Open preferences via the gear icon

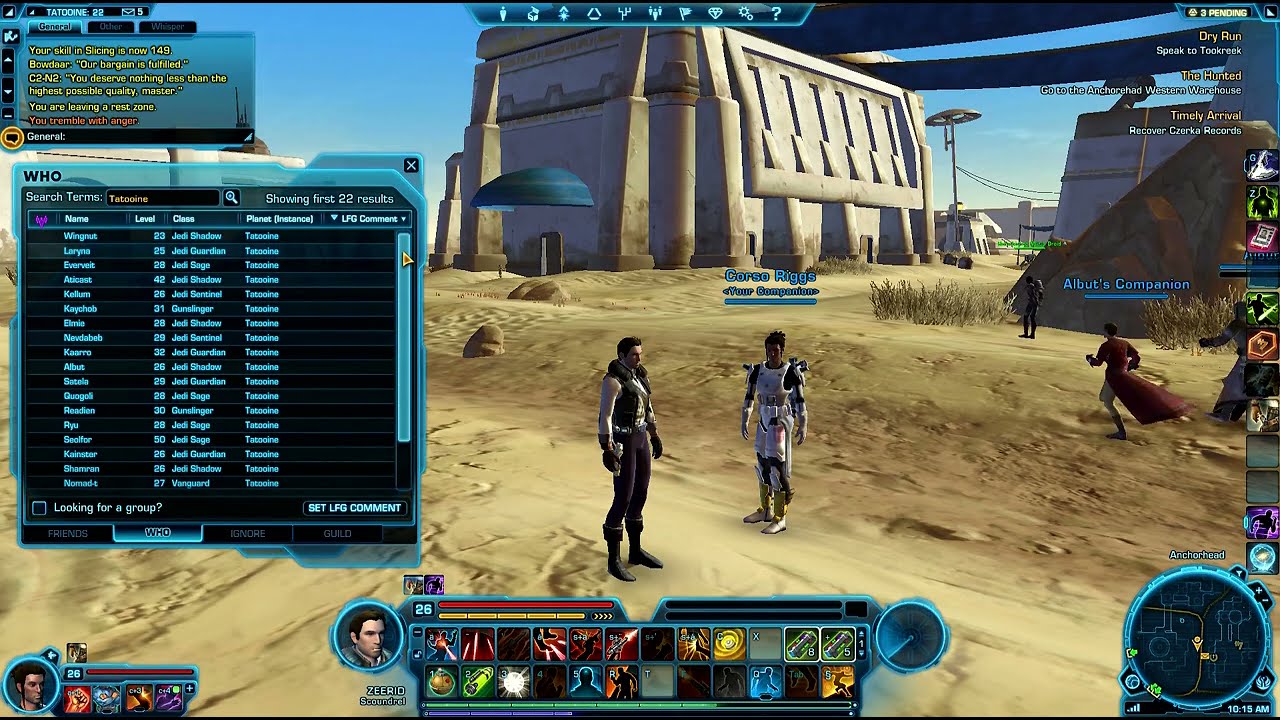click(x=745, y=14)
